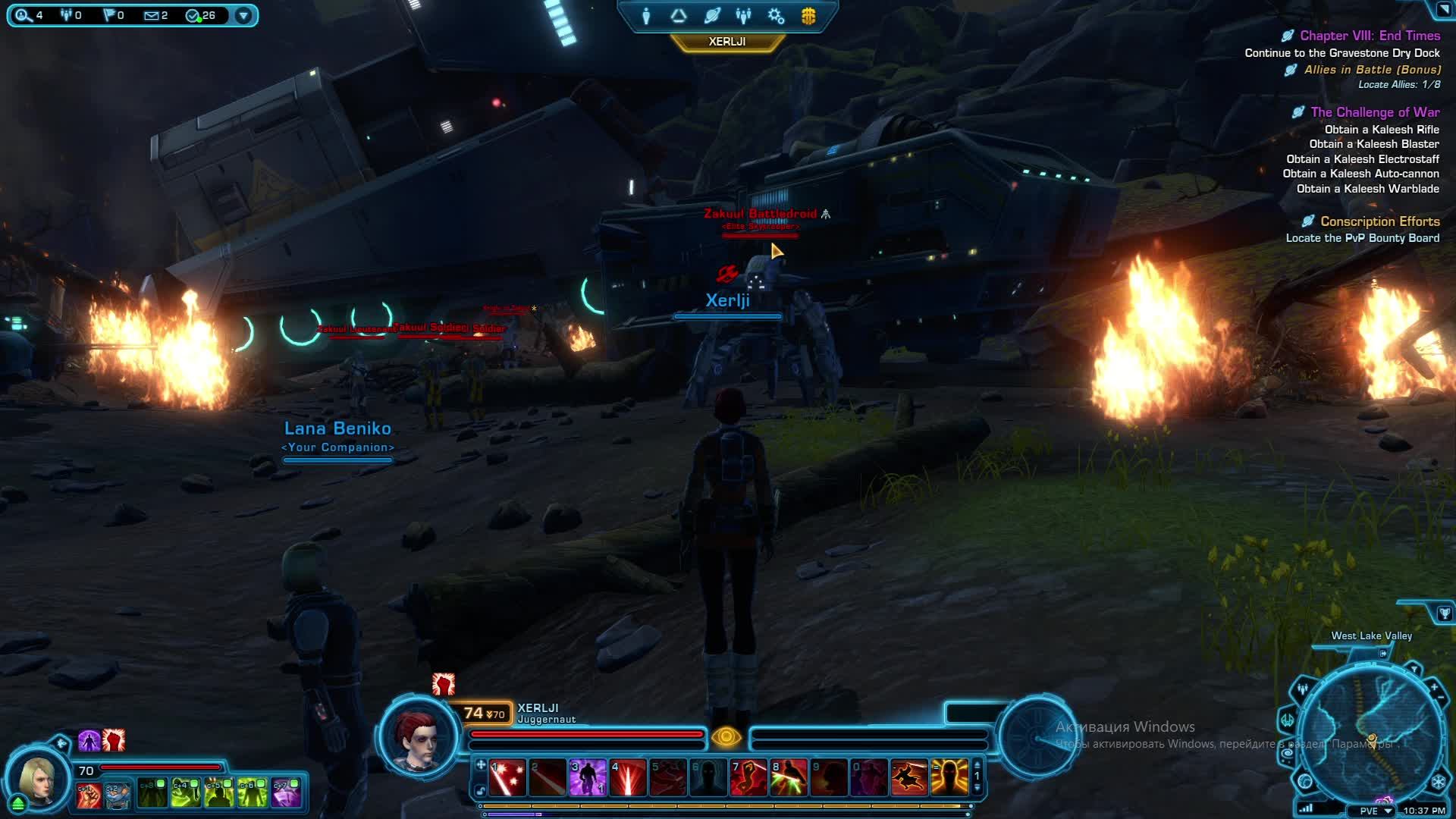The width and height of the screenshot is (1456, 819).
Task: Select The Challenge of War mission tracker
Action: pos(1374,112)
